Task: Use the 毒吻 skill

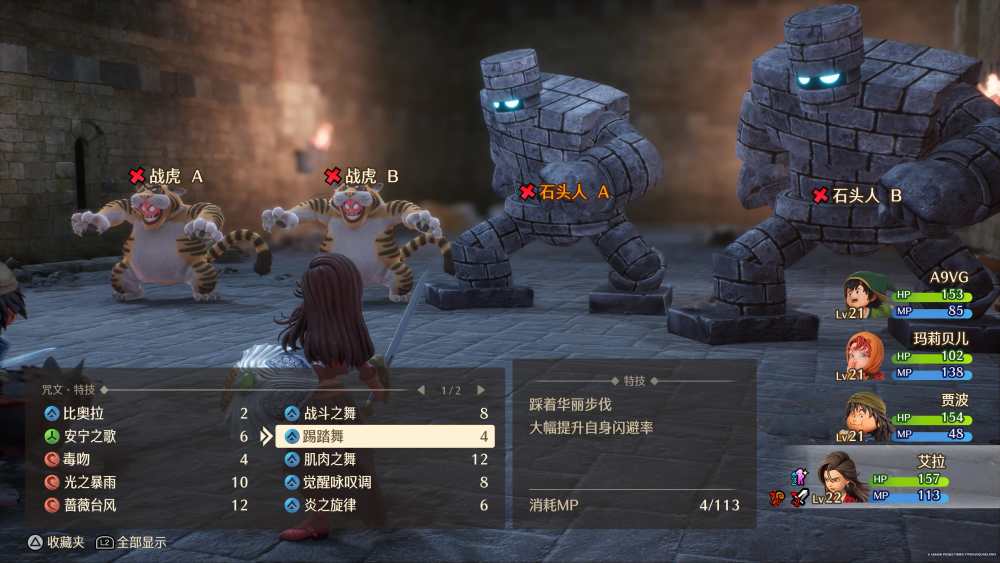Action: click(x=140, y=460)
